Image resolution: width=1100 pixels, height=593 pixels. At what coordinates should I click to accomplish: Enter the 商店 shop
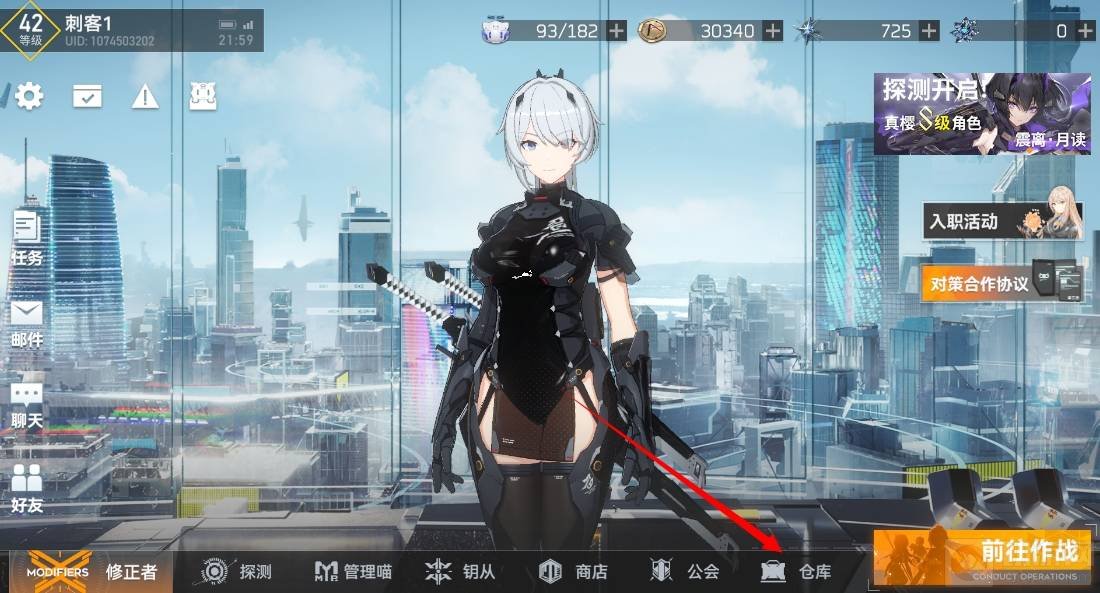coord(573,571)
